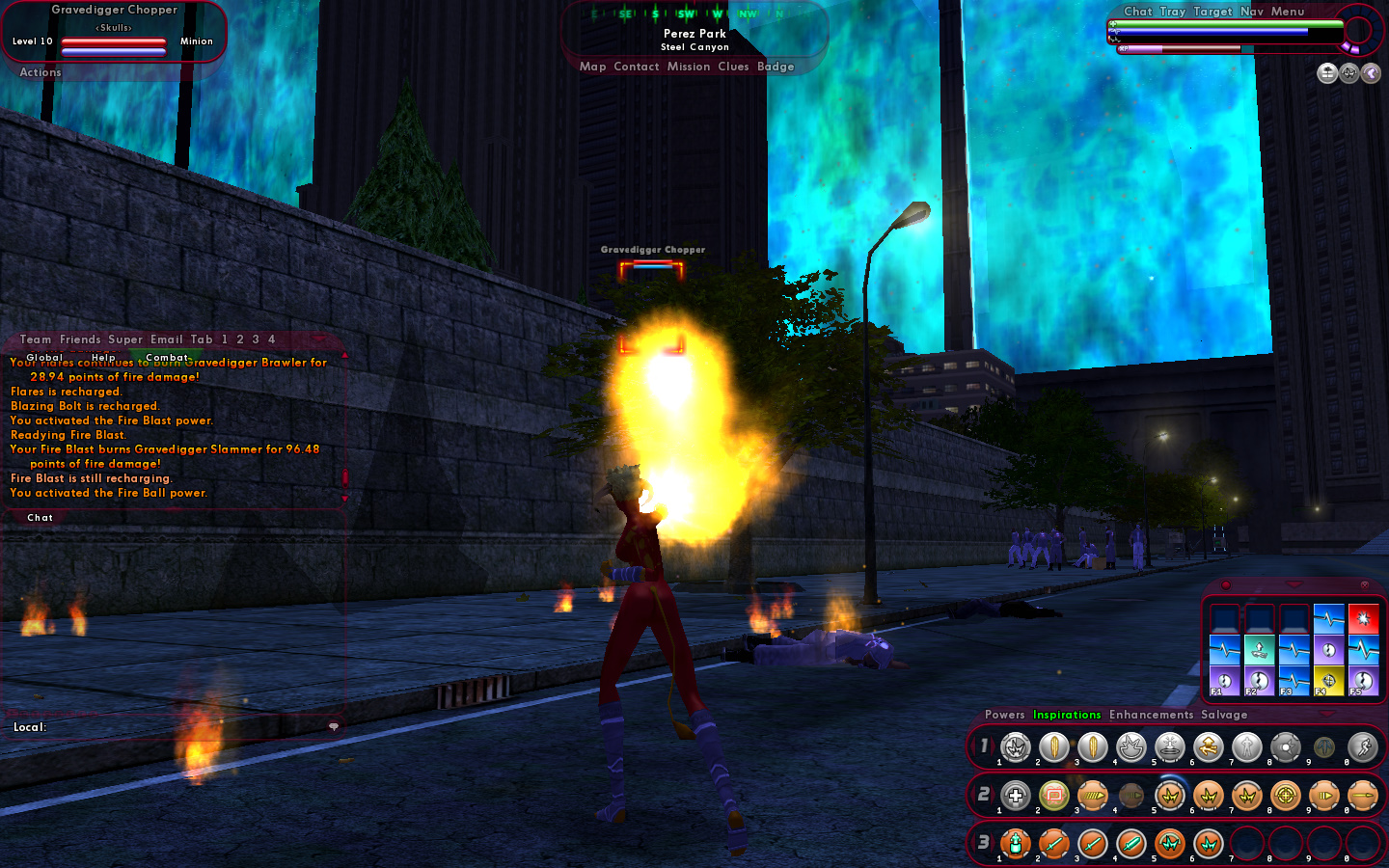Switch to the Help chat tab

103,357
